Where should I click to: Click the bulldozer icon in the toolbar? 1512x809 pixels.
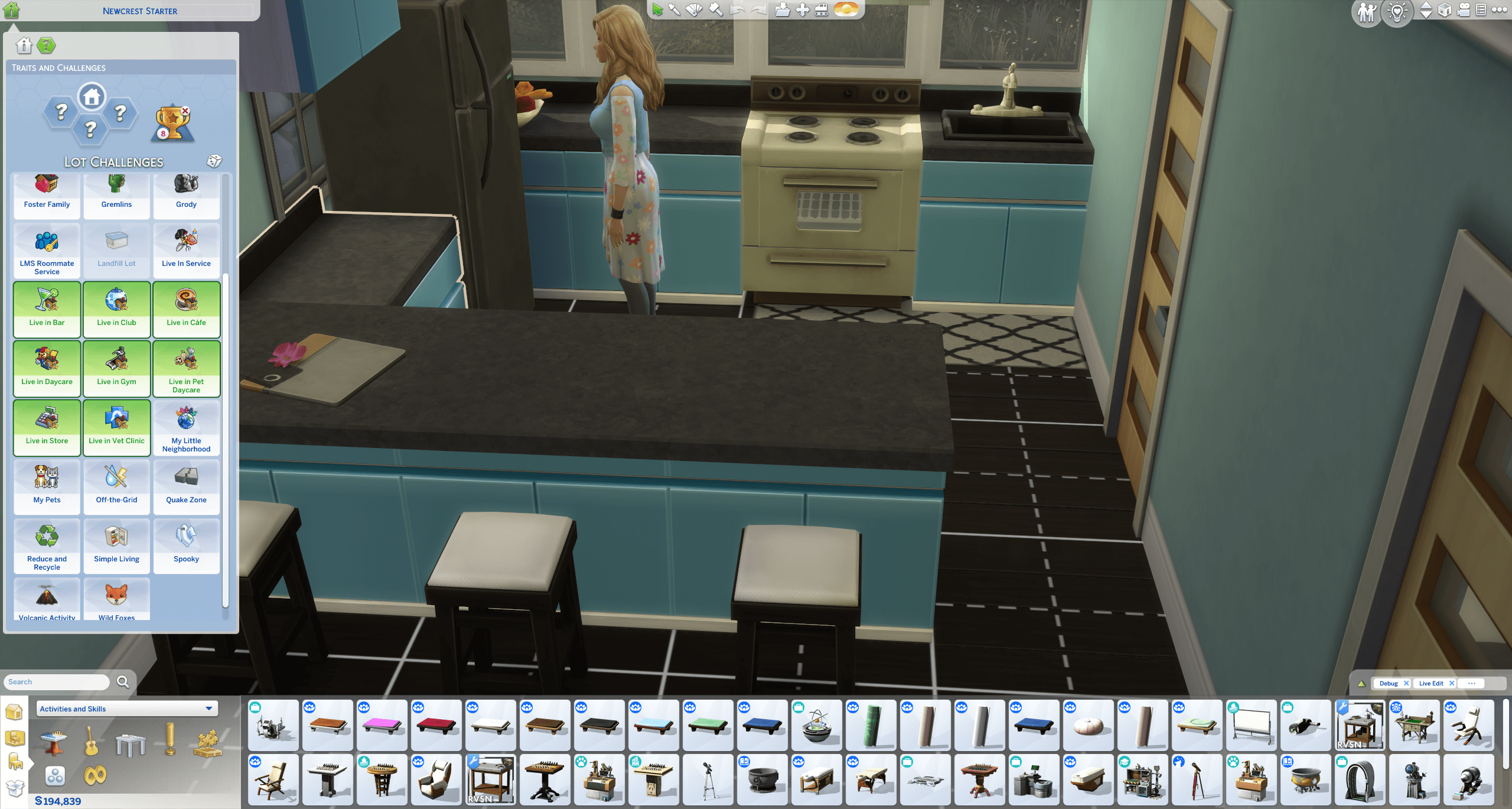click(822, 10)
